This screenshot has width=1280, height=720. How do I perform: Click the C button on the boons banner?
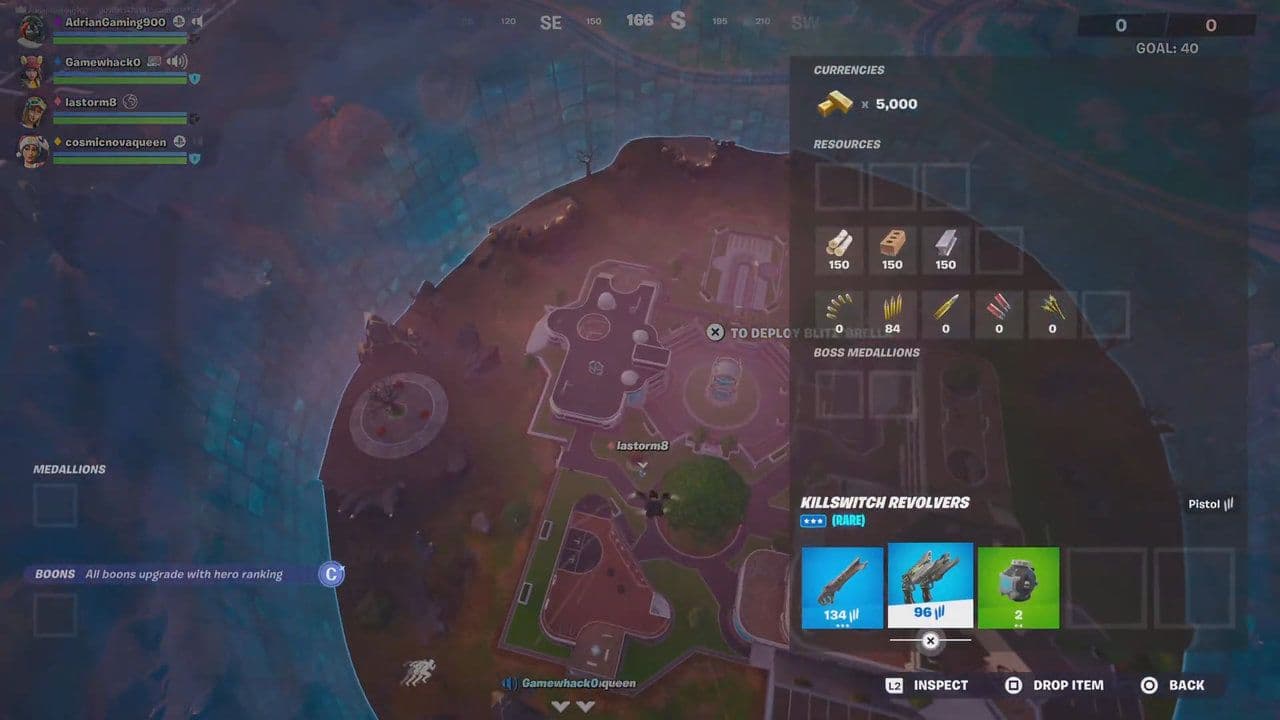(x=330, y=574)
